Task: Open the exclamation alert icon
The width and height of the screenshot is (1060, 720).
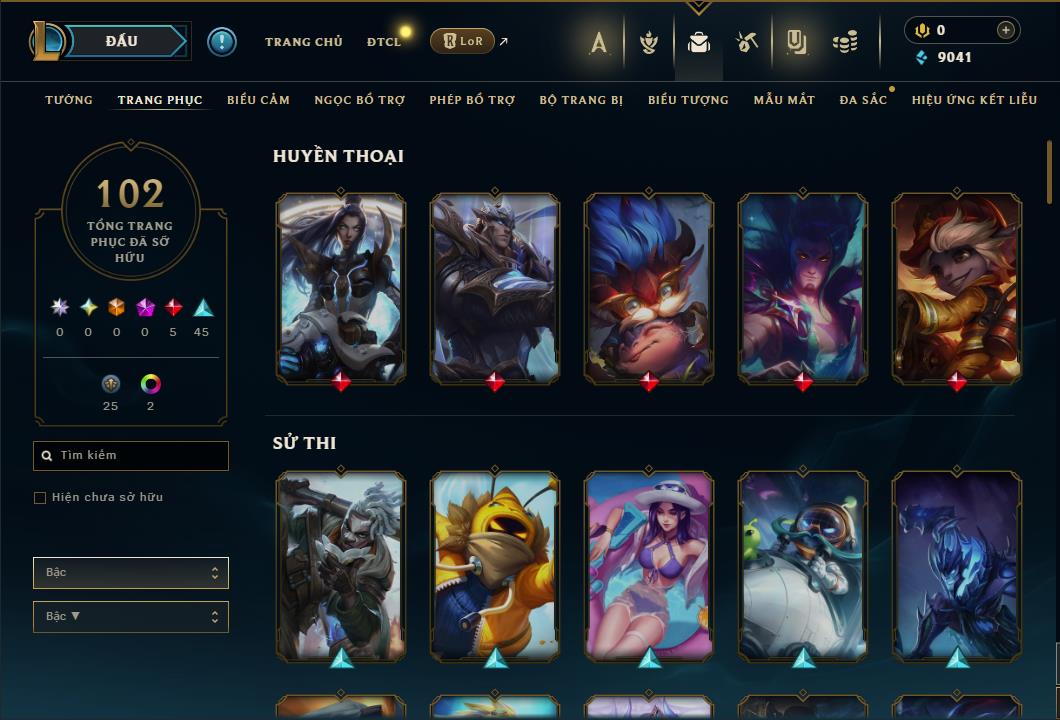Action: (x=222, y=41)
